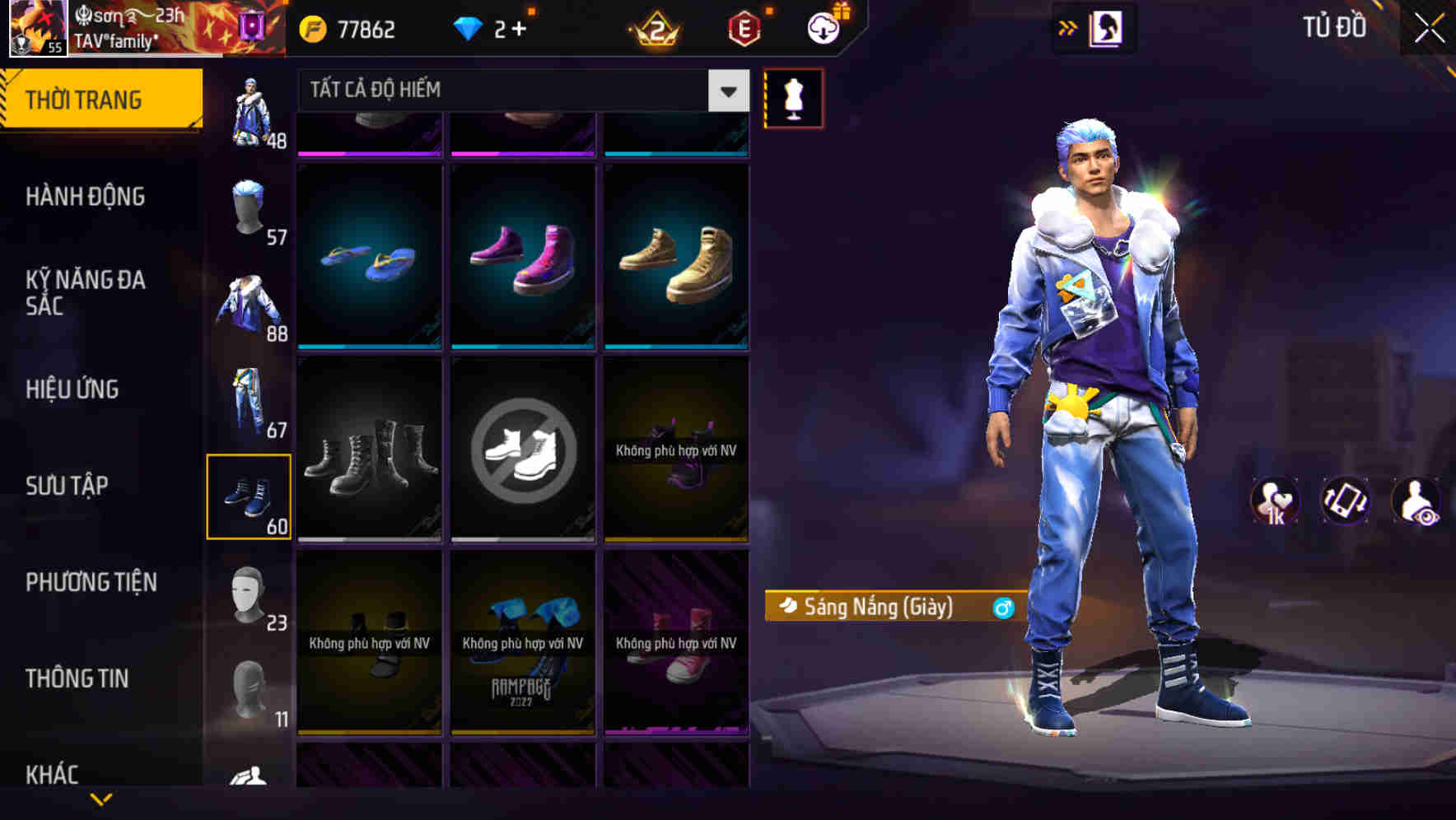The height and width of the screenshot is (820, 1456).
Task: Select the white crossed-out no-shoes option
Action: (x=523, y=449)
